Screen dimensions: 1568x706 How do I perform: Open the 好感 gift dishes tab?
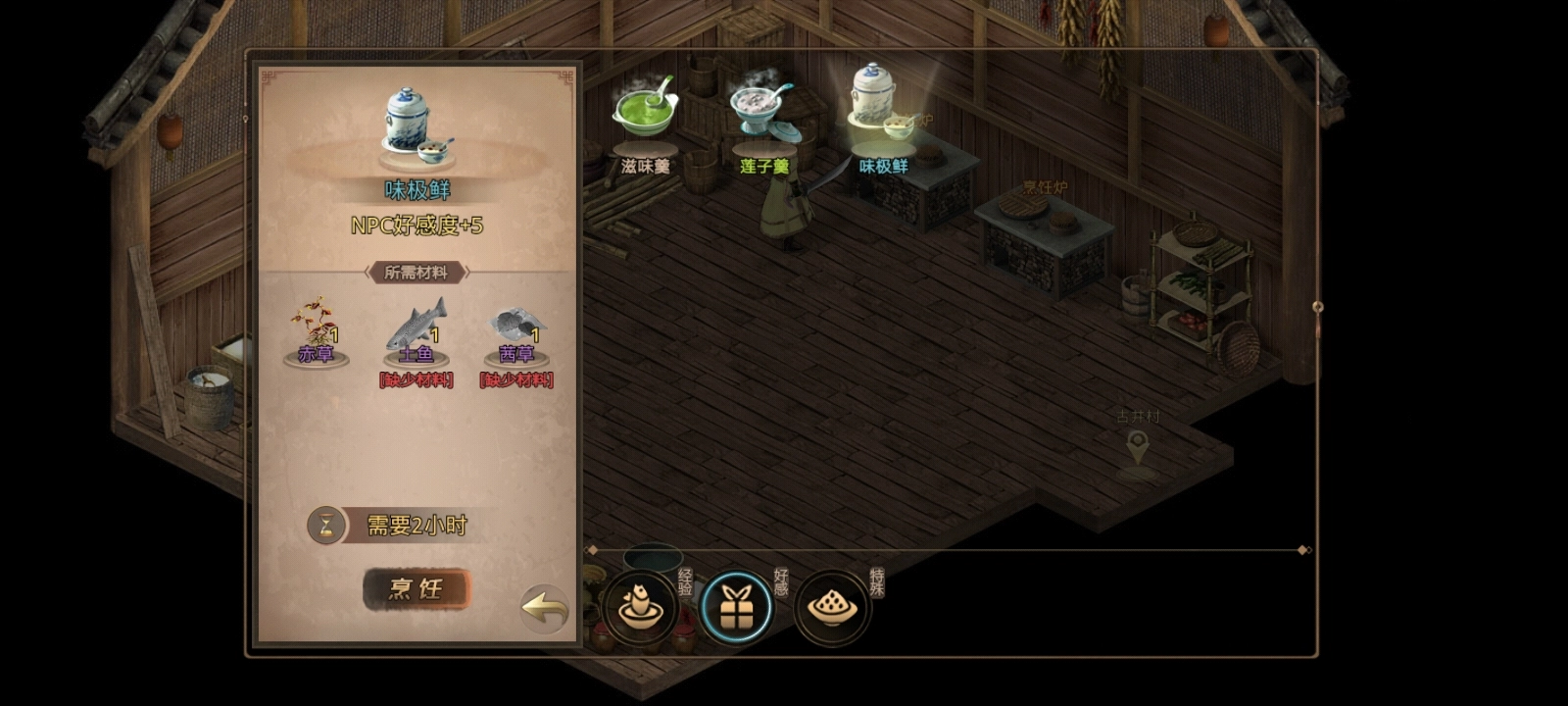(x=737, y=608)
